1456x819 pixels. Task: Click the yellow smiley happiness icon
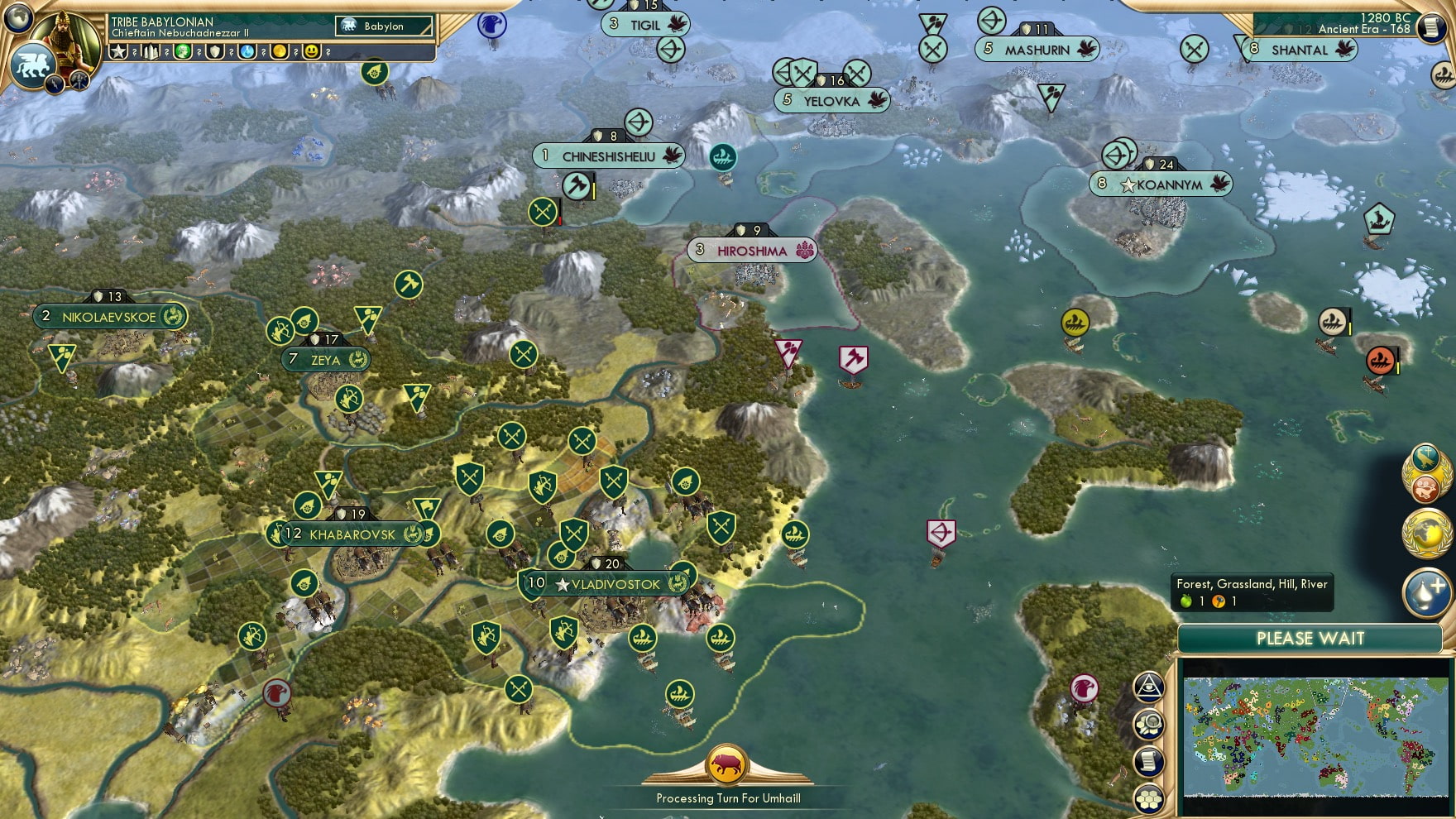point(312,51)
